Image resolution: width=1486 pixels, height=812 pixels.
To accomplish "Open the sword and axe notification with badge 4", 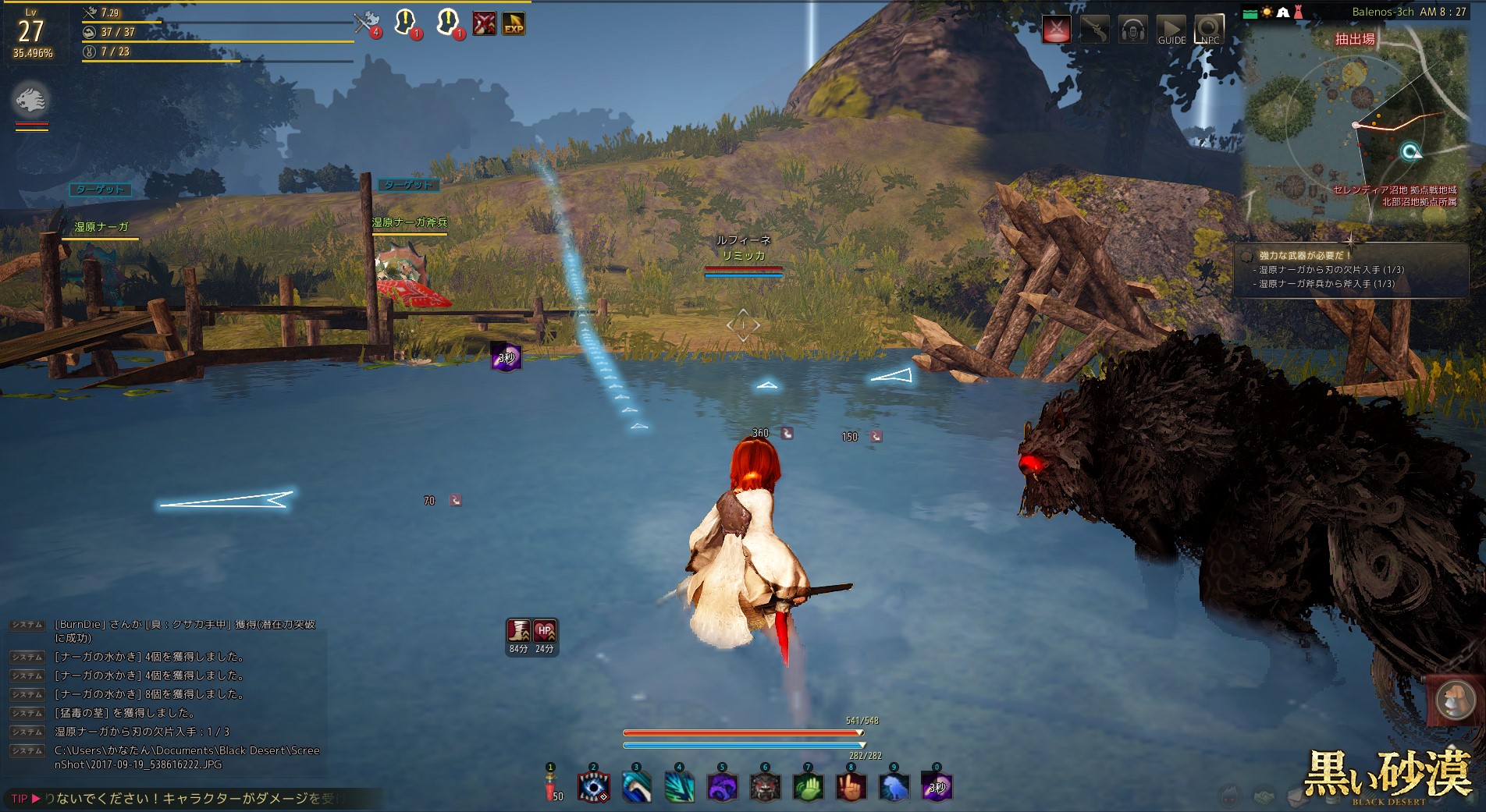I will pyautogui.click(x=365, y=23).
